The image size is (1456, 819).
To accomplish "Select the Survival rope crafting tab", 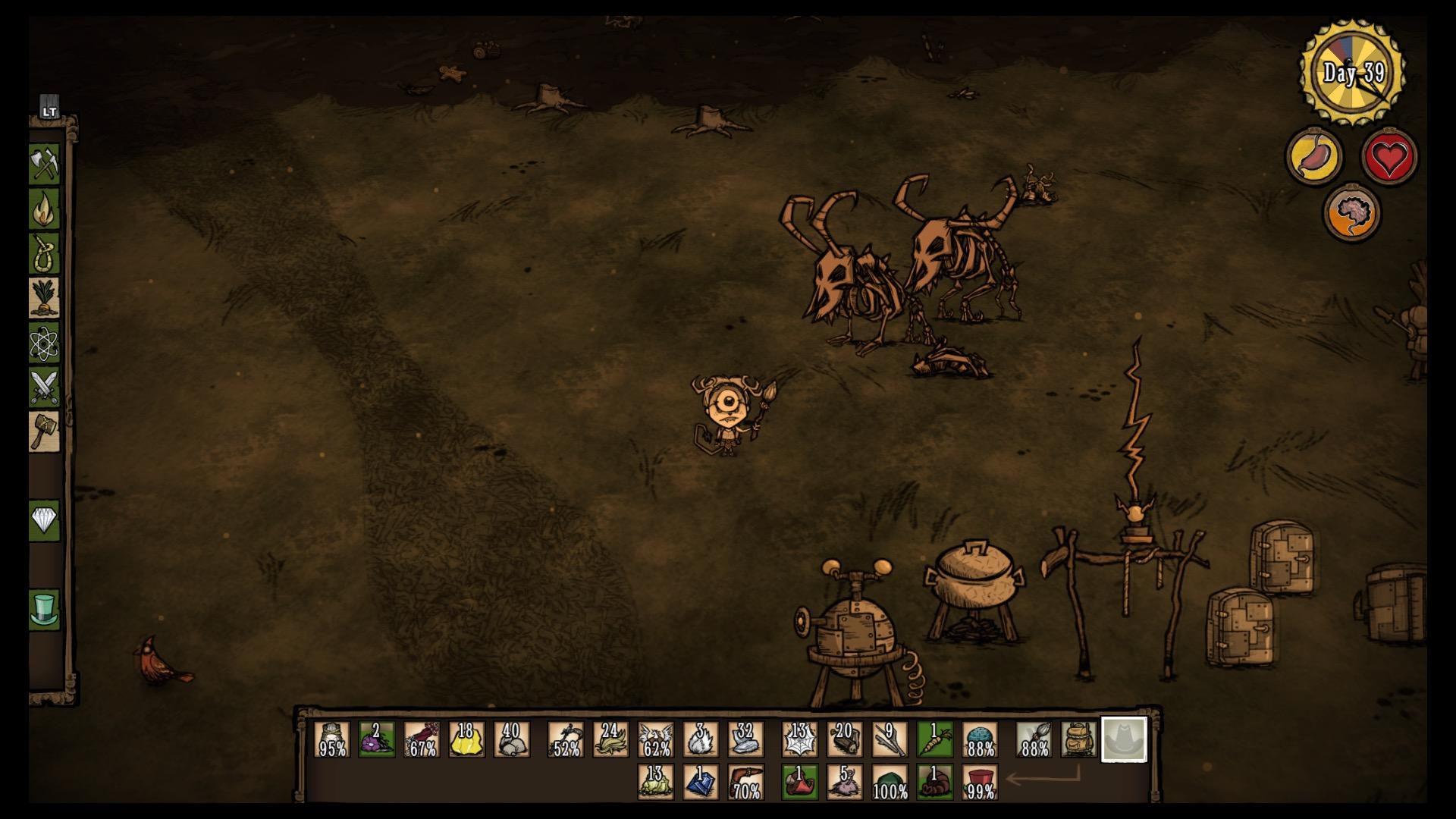I will pos(44,253).
